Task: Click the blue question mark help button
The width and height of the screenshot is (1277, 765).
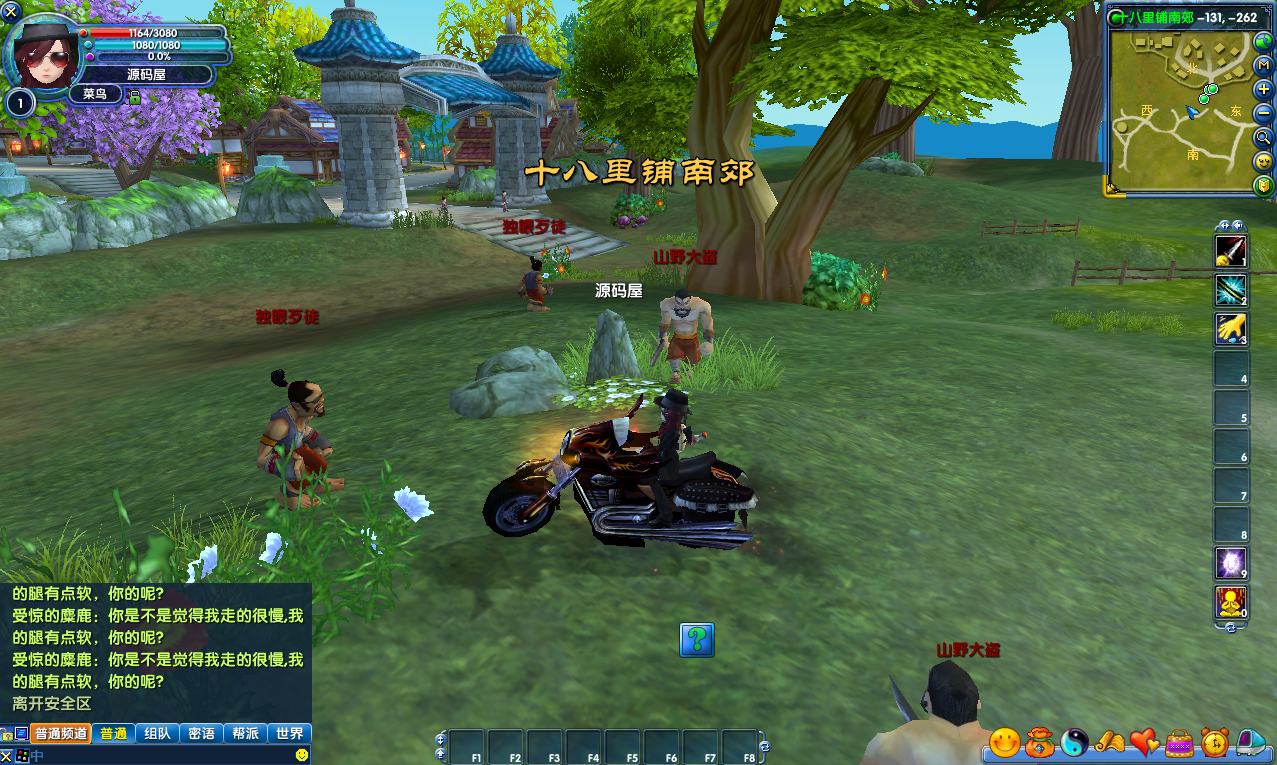Action: pyautogui.click(x=697, y=639)
